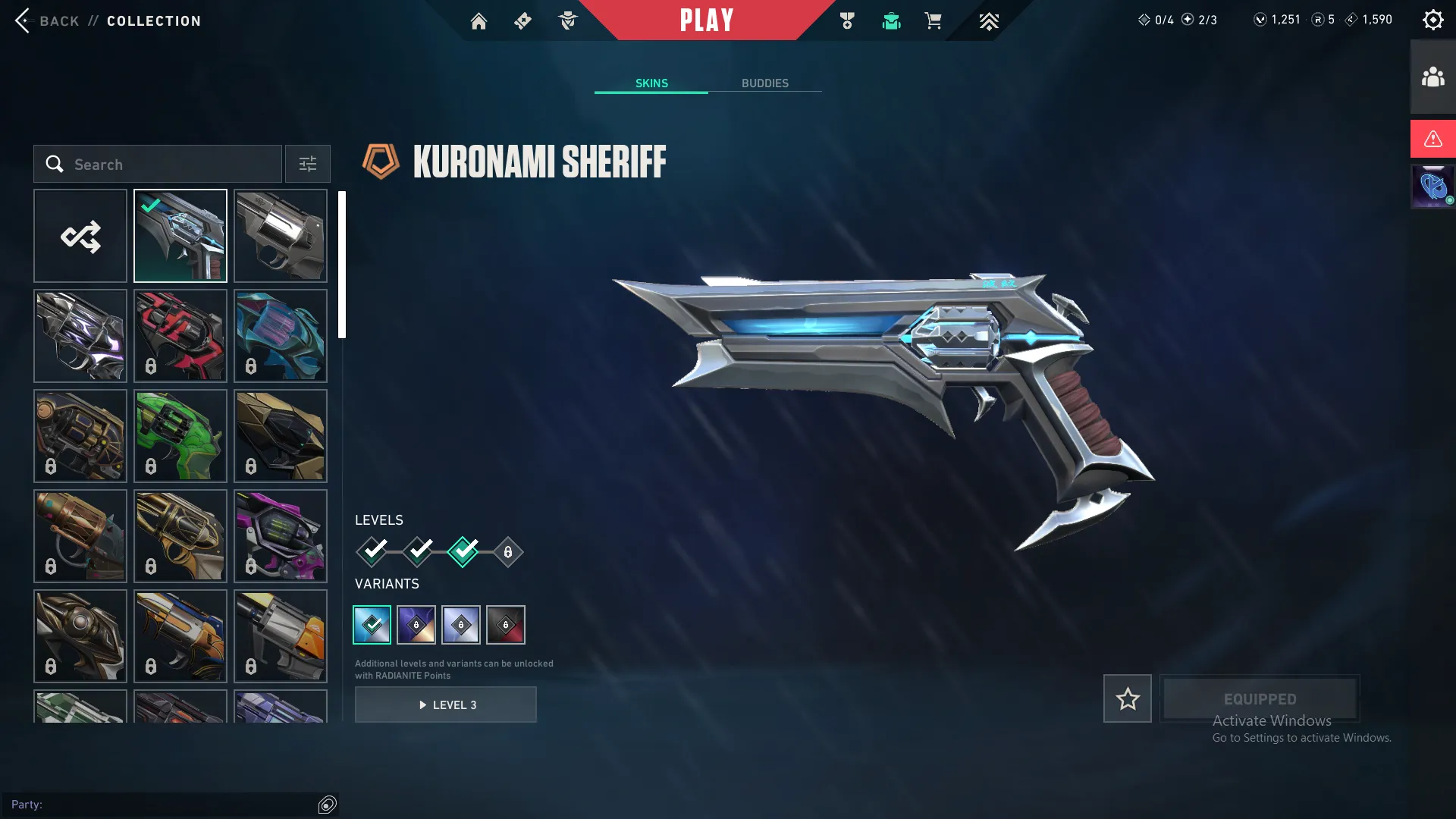Switch to the Skins tab
1456x819 pixels.
tap(651, 83)
